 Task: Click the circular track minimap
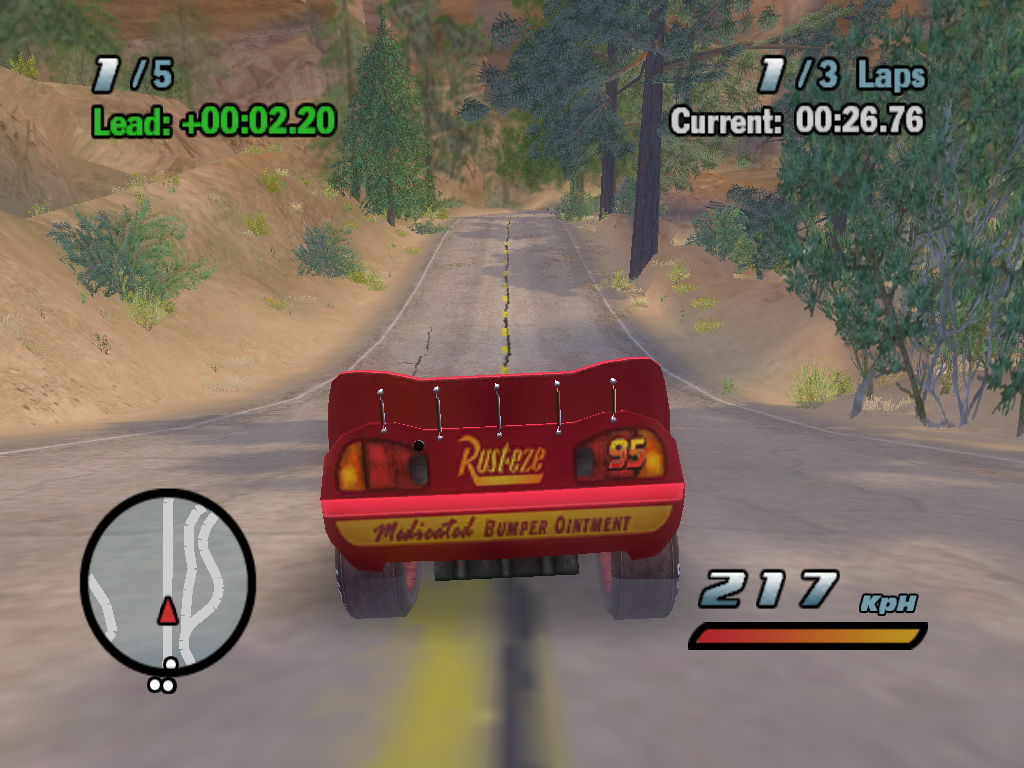tap(168, 580)
